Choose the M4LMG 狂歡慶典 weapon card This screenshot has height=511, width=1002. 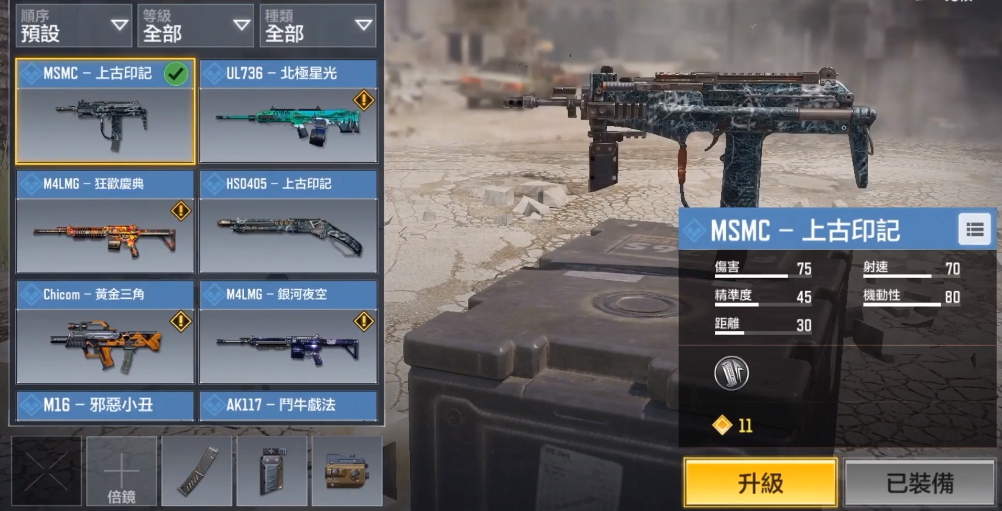105,222
